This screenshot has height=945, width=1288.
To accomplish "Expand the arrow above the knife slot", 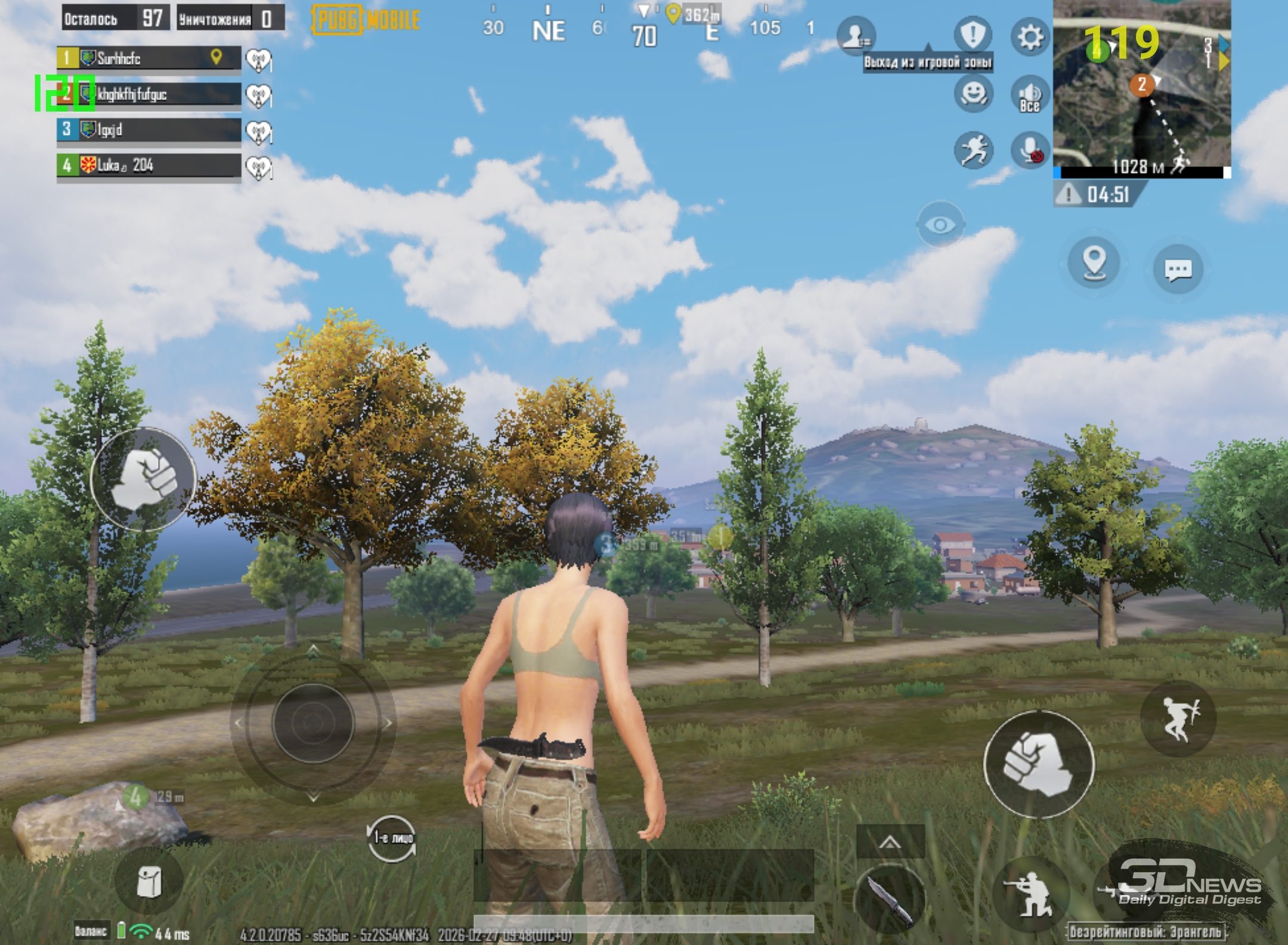I will 890,842.
